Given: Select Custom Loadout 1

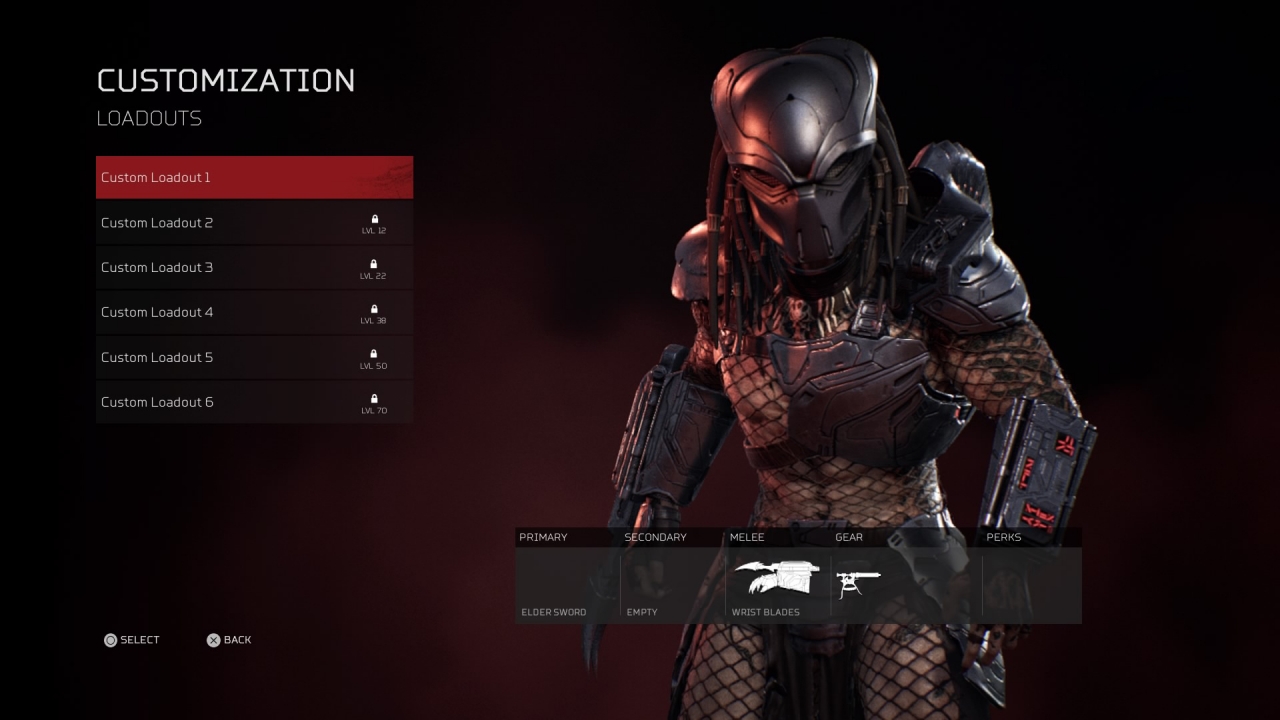Looking at the screenshot, I should (x=254, y=178).
